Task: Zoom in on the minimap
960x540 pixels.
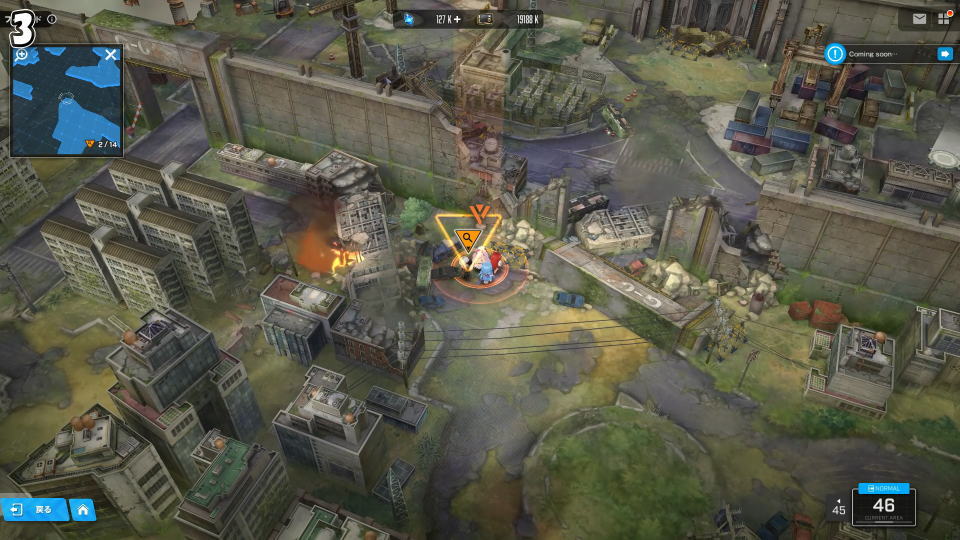Action: click(22, 55)
